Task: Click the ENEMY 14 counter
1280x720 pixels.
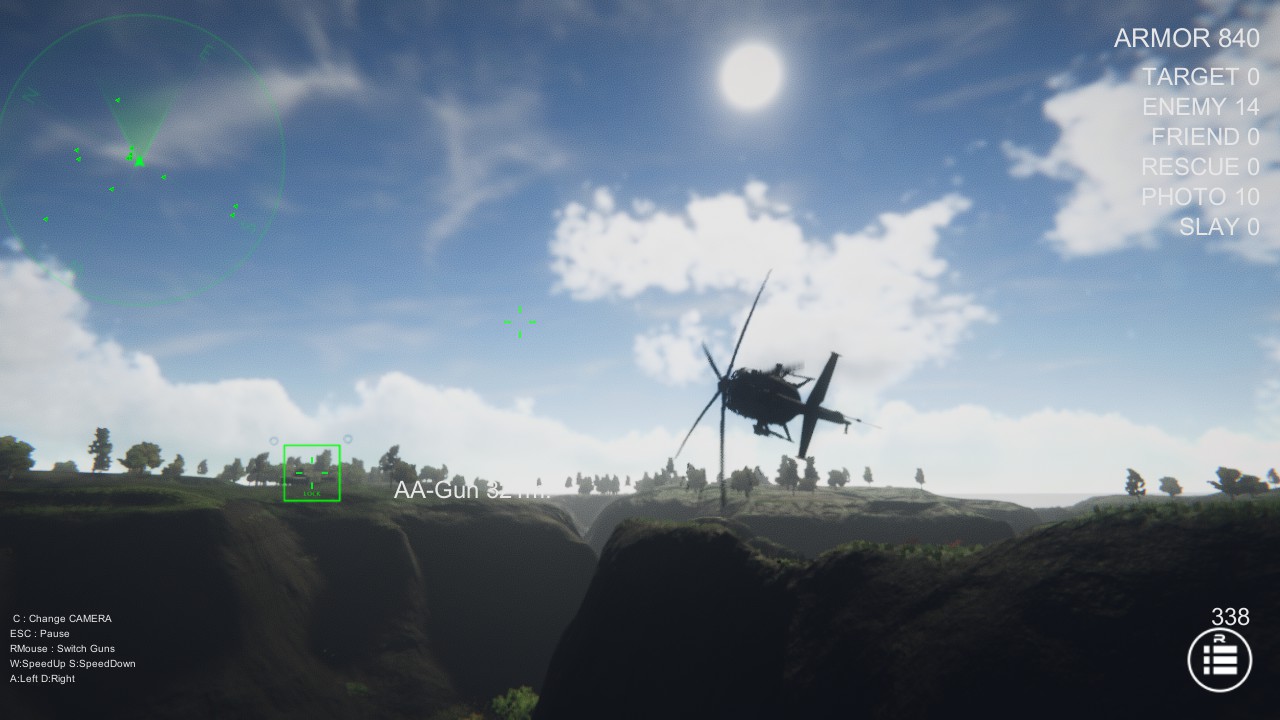Action: 1200,107
